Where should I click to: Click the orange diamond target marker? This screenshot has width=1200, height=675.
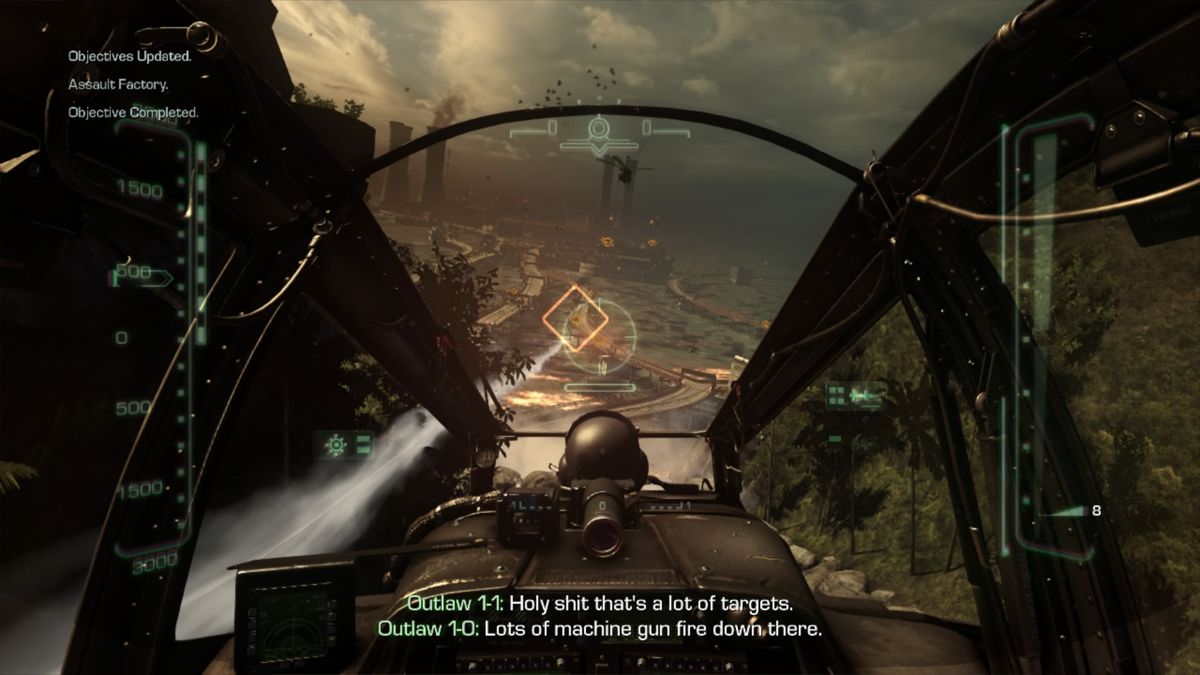pos(576,319)
